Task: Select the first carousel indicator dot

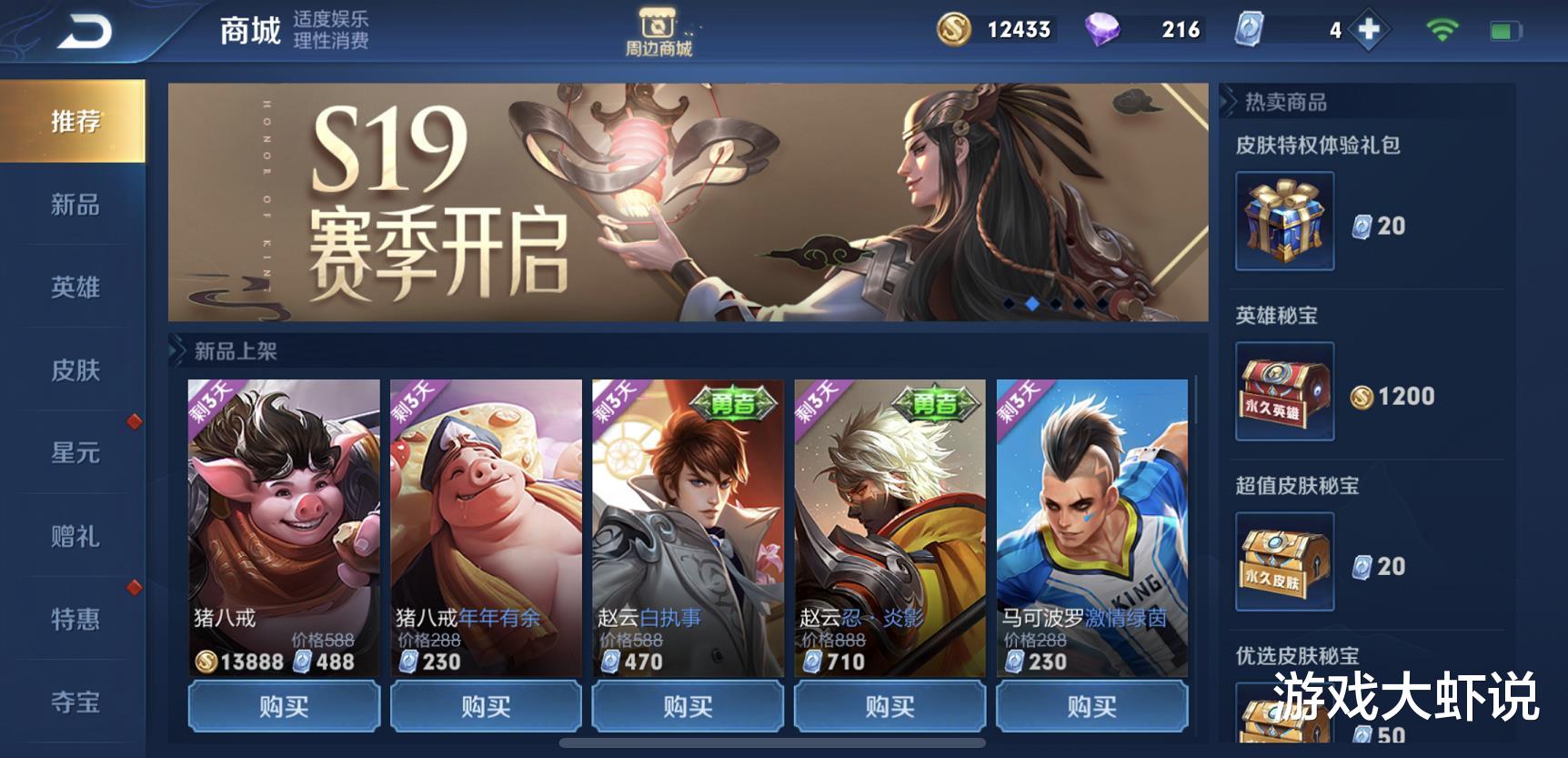Action: (1008, 303)
